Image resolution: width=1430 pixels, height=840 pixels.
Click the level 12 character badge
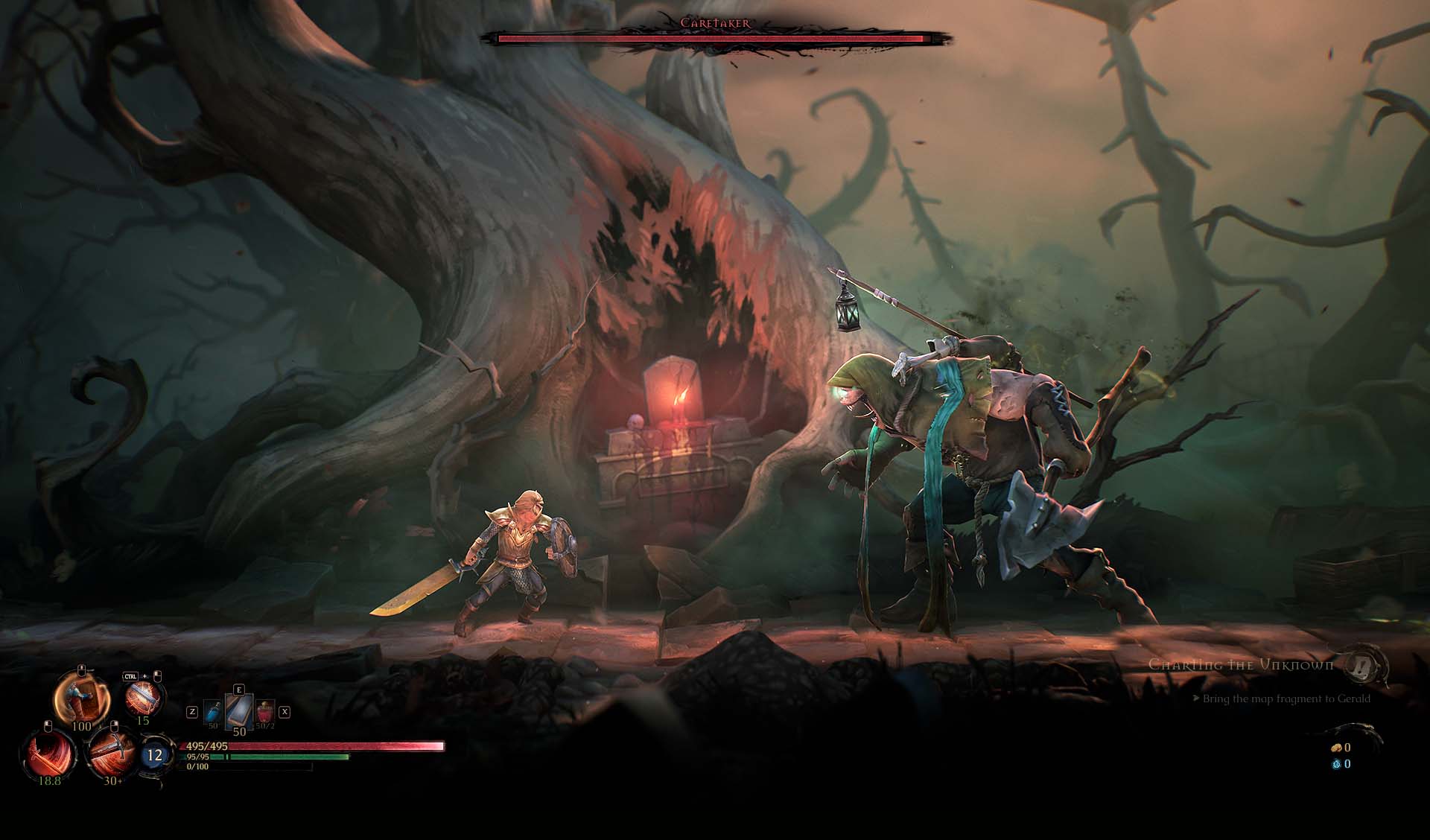tap(154, 755)
